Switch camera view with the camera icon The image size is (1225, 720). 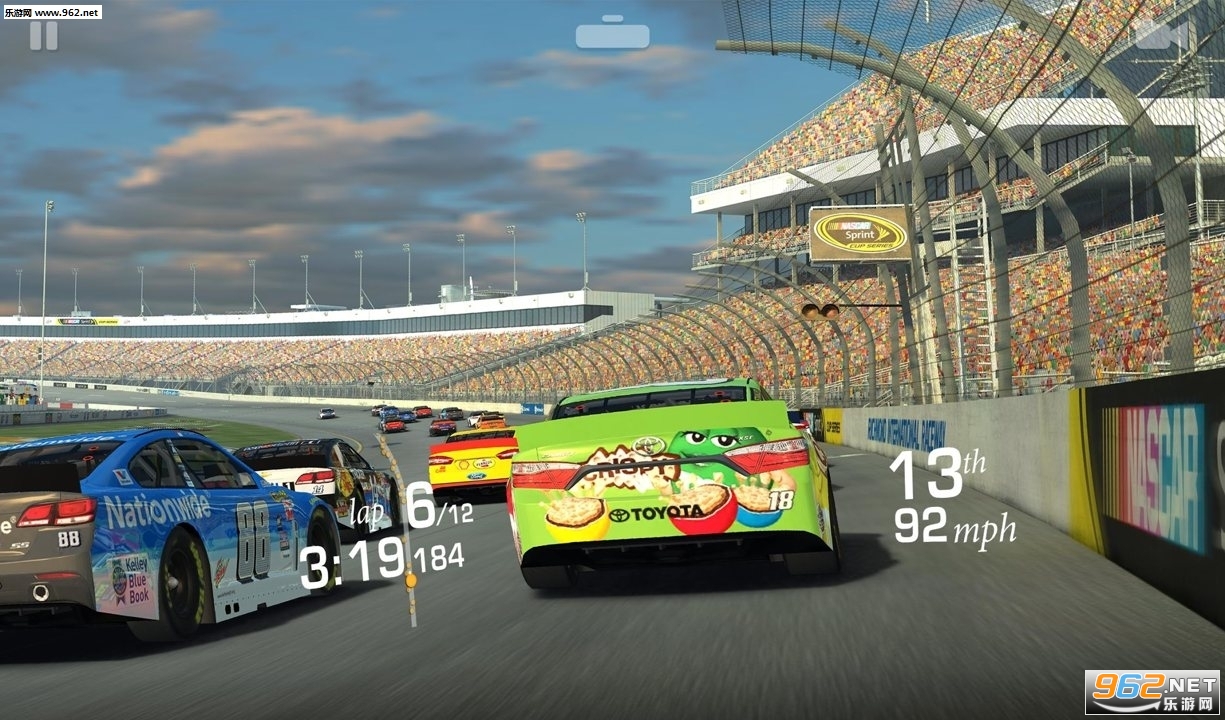[x=1160, y=35]
